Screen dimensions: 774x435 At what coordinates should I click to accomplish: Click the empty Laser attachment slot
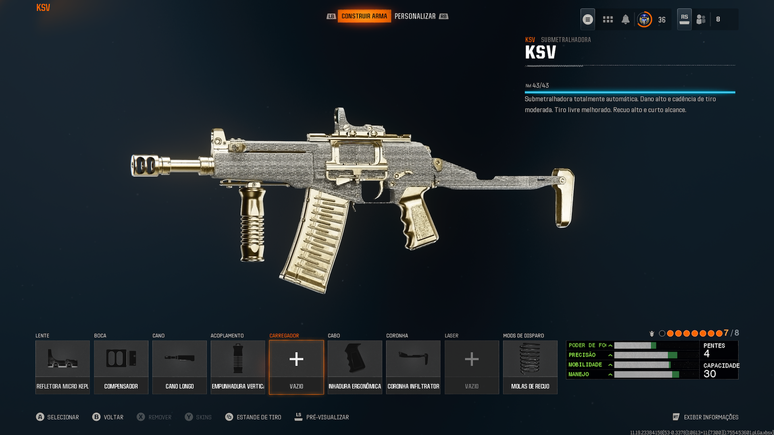click(x=472, y=366)
